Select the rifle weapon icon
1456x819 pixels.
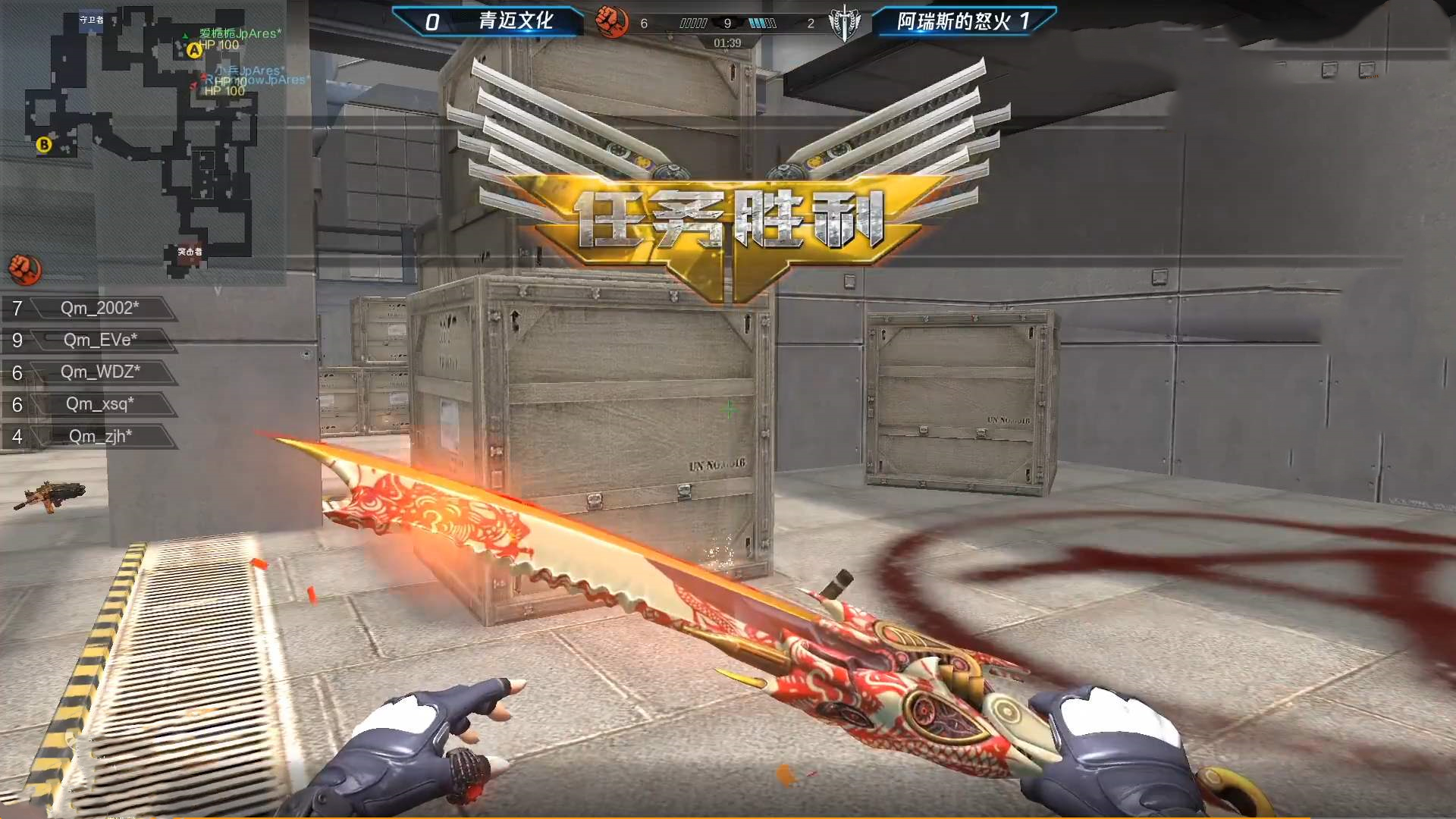click(50, 496)
